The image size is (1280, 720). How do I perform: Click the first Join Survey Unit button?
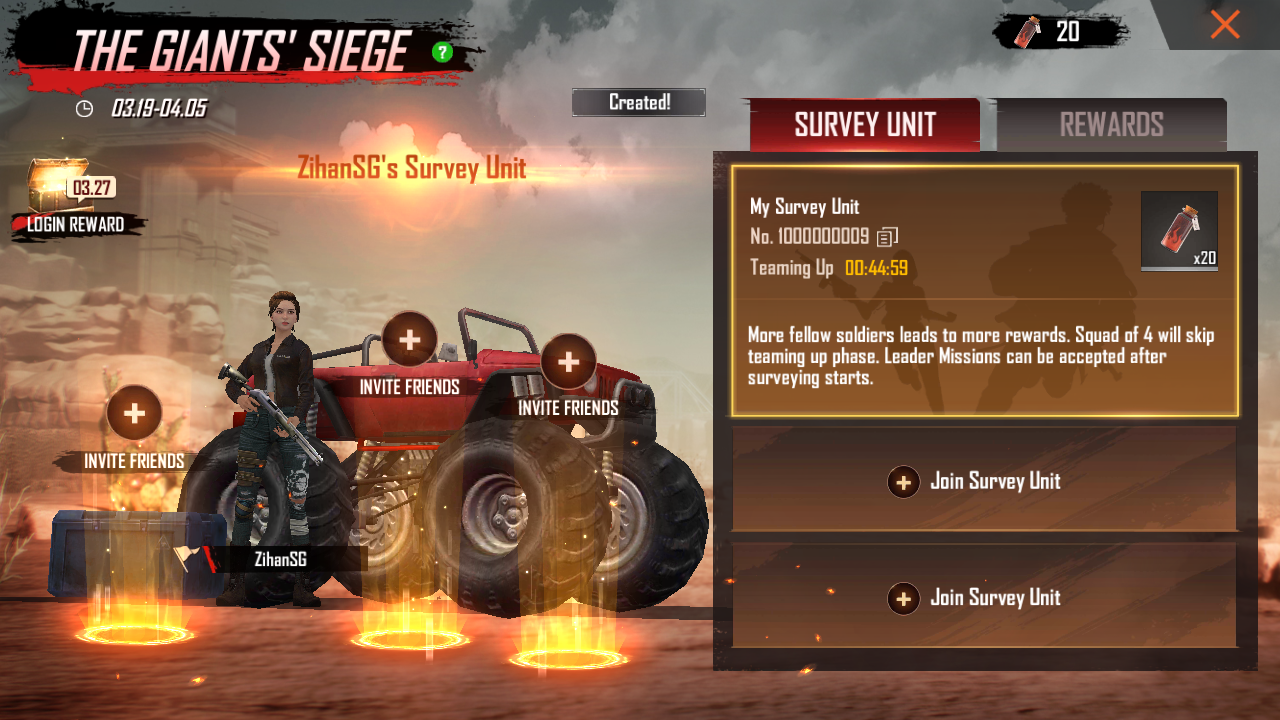pos(984,481)
